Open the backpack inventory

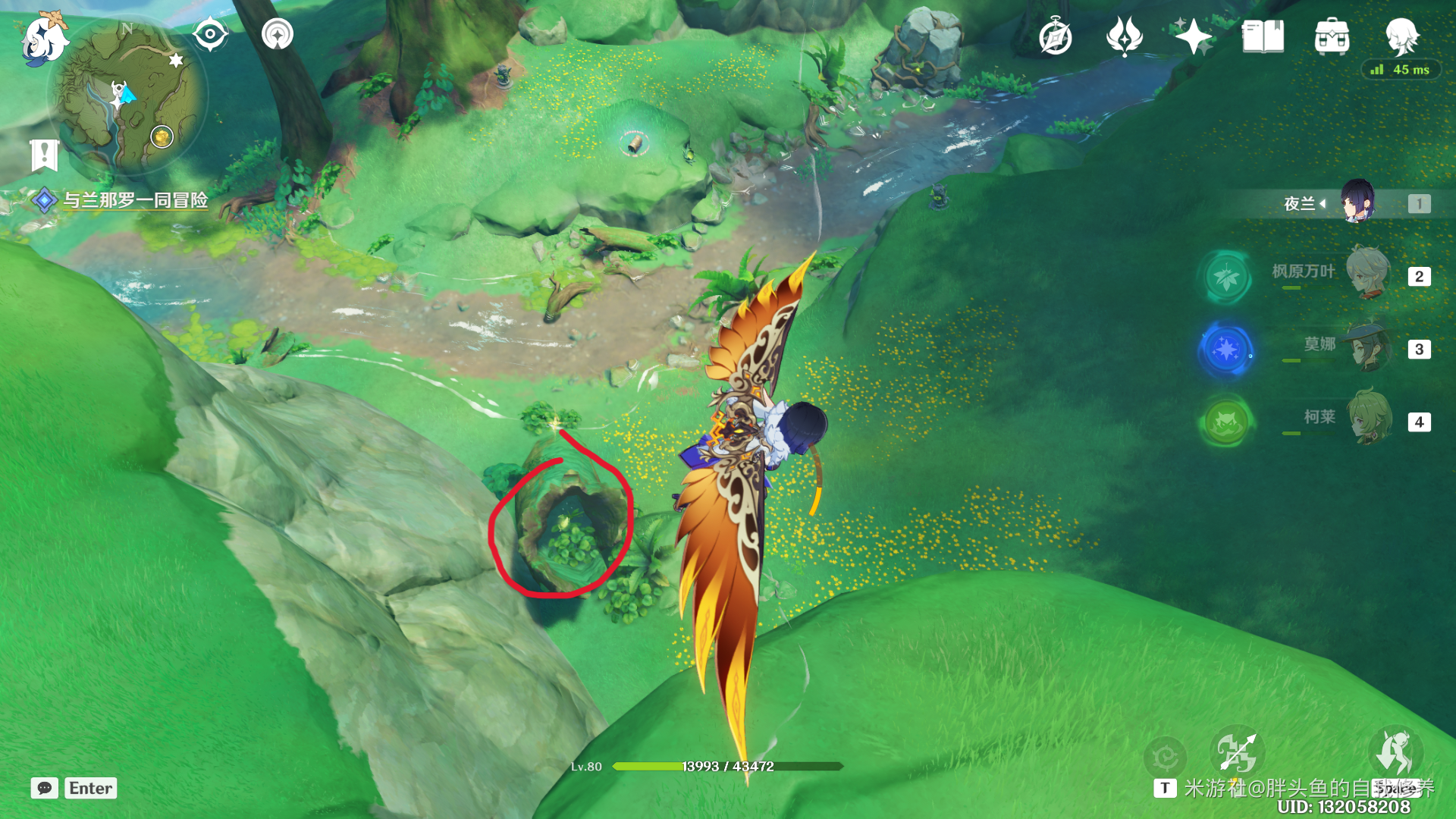point(1332,36)
